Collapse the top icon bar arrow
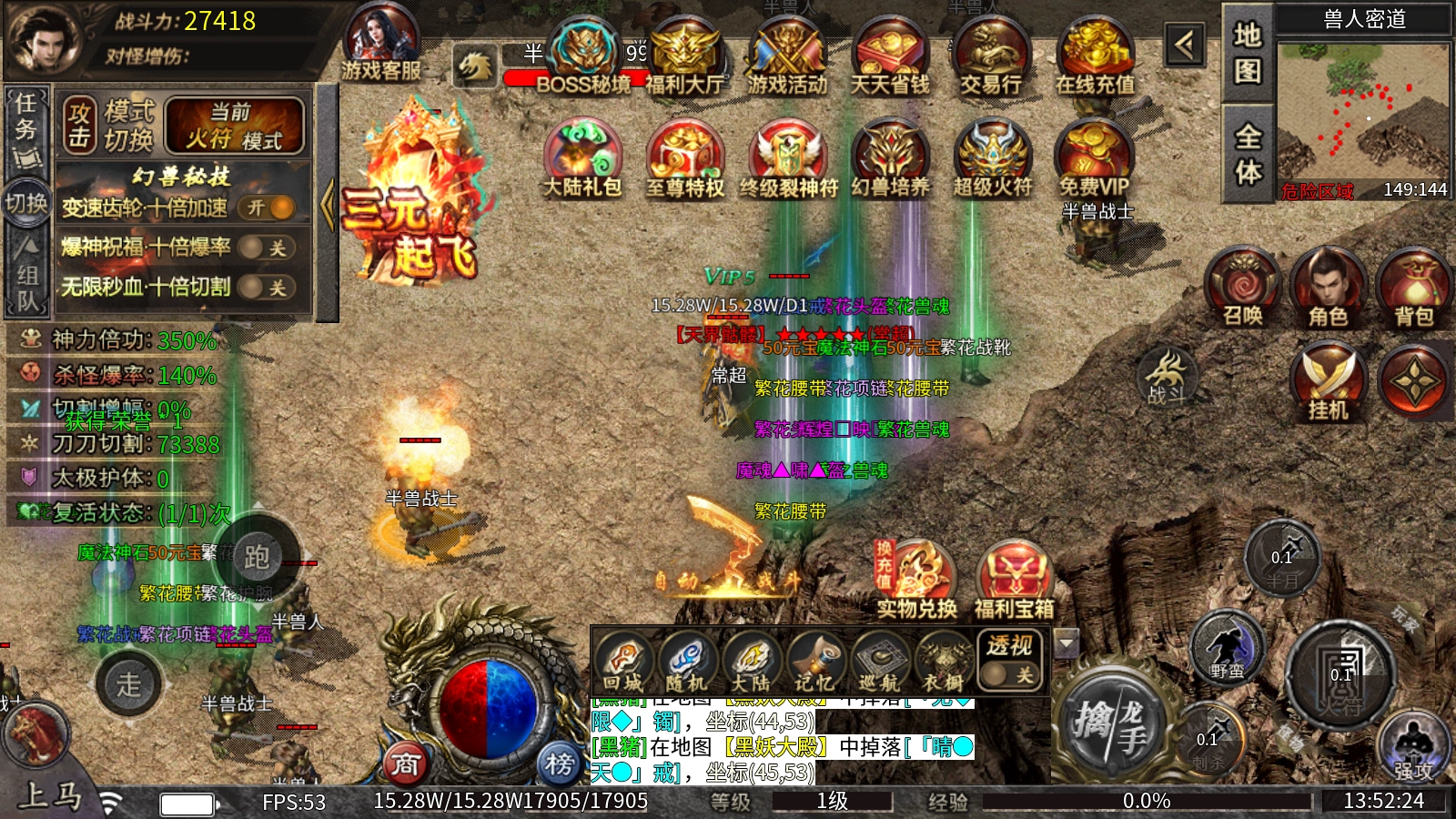Image resolution: width=1456 pixels, height=819 pixels. coord(1185,44)
